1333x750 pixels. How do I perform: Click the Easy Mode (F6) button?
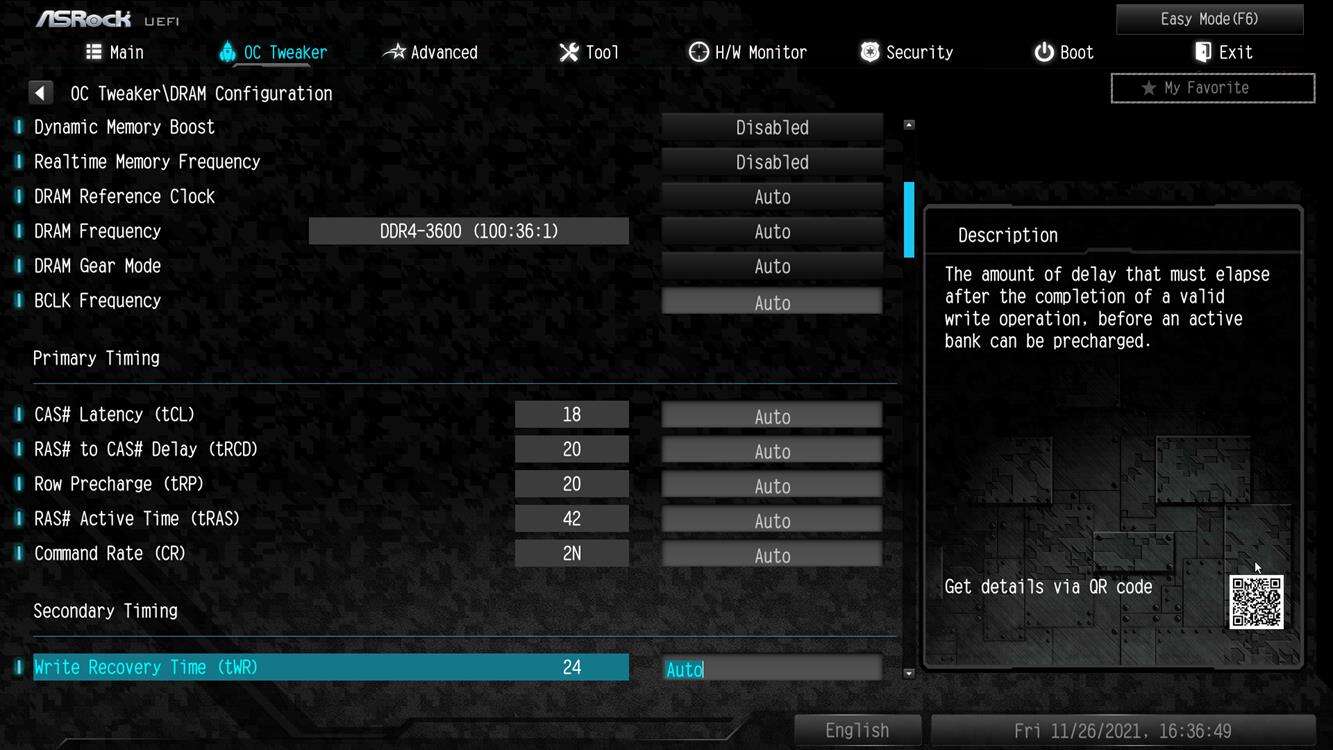coord(1209,18)
